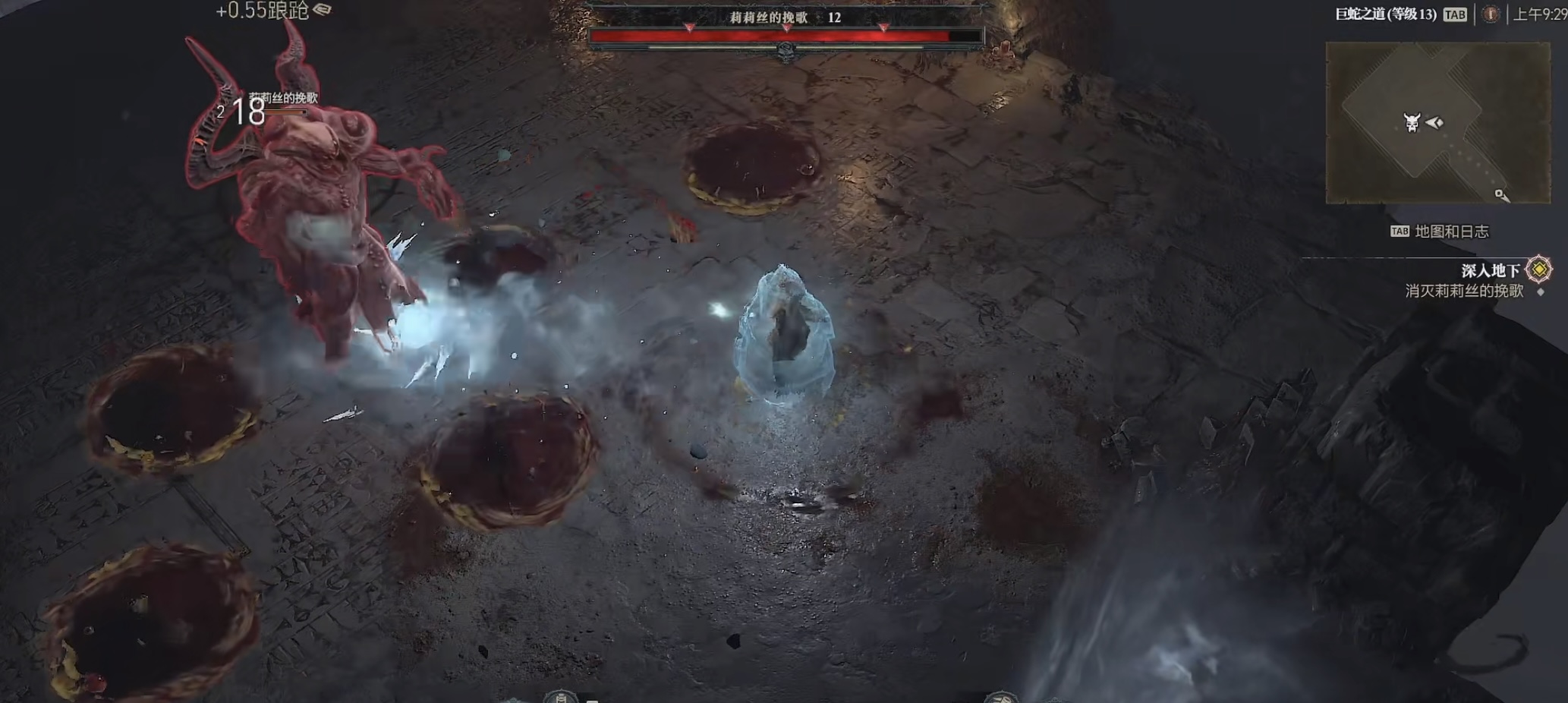Screen dimensions: 1568x703
Task: Select the 深入地下 quest tracker entry
Action: pyautogui.click(x=1490, y=270)
